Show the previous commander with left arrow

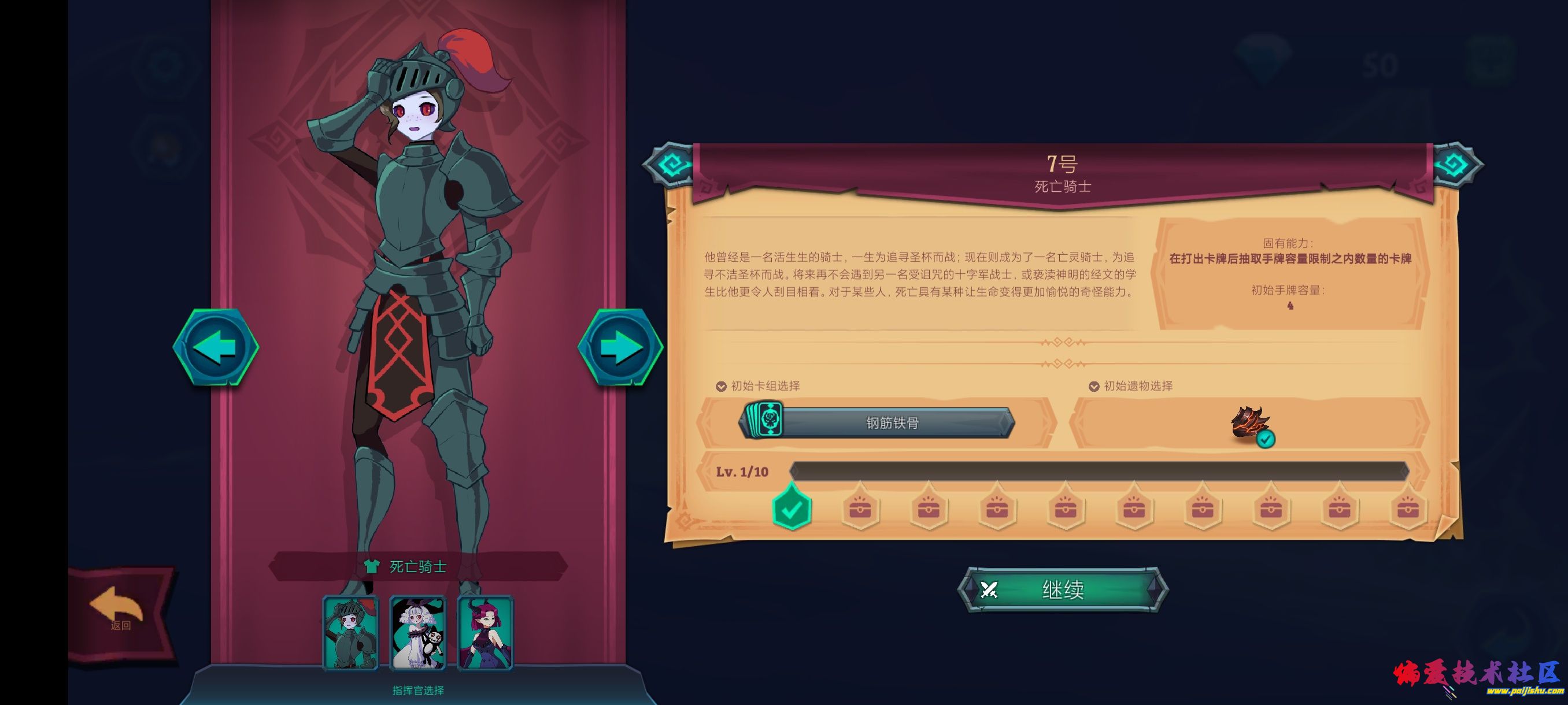tap(216, 347)
